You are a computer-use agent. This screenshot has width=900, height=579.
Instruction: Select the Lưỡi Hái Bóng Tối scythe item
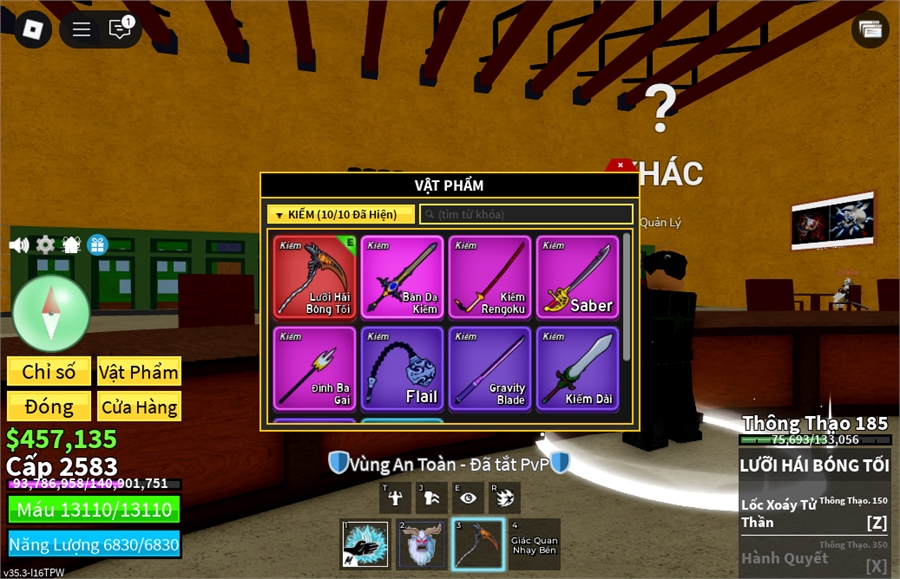[x=314, y=277]
